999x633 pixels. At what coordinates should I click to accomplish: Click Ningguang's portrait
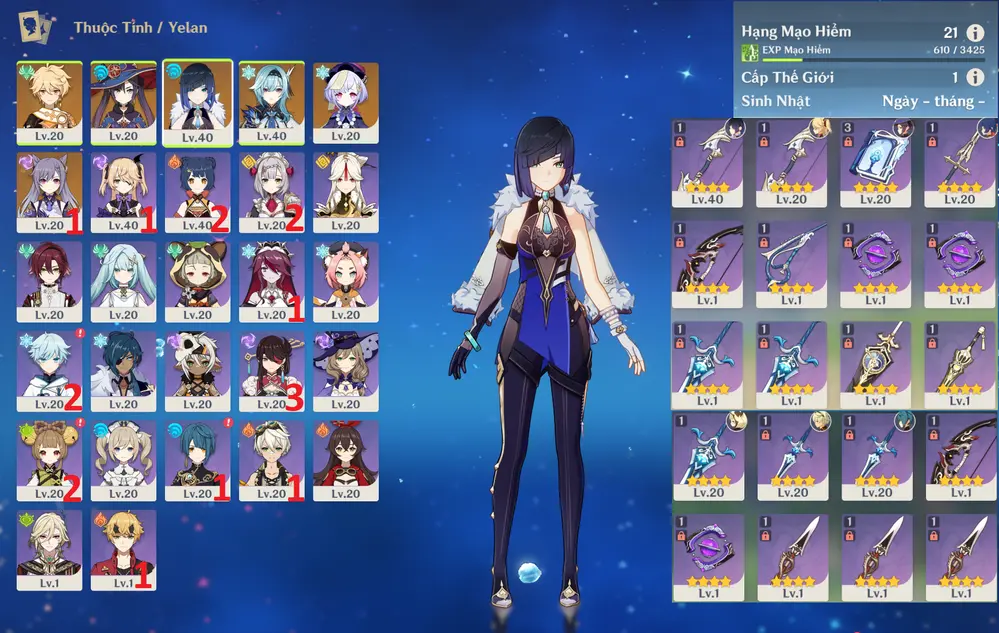coord(346,191)
